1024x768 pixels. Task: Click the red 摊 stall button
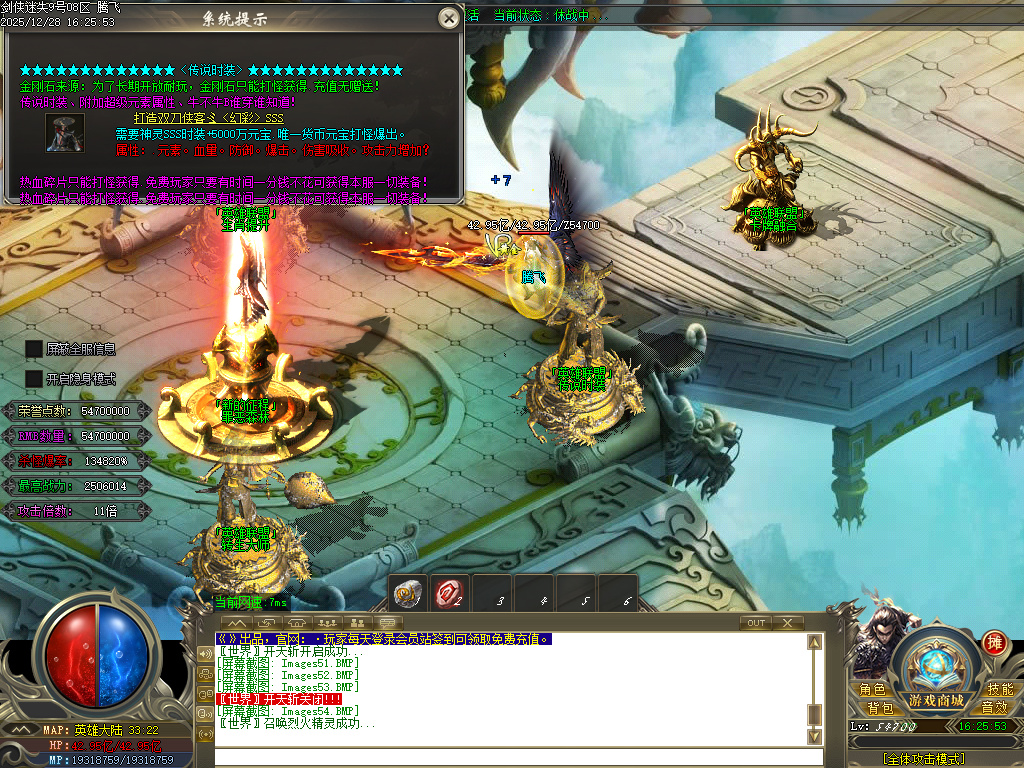pyautogui.click(x=993, y=642)
